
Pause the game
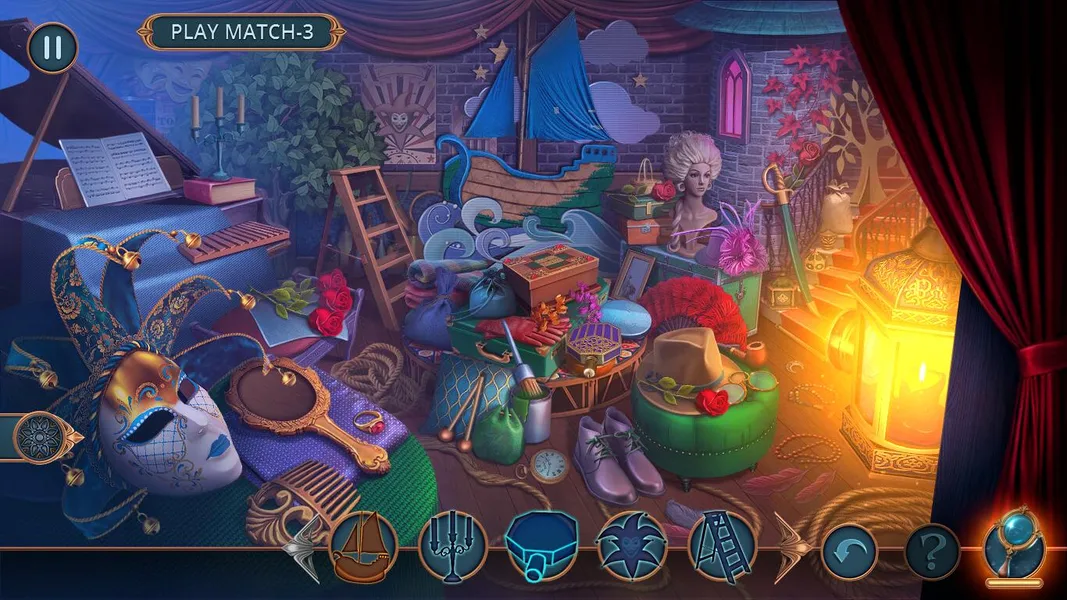pyautogui.click(x=52, y=47)
